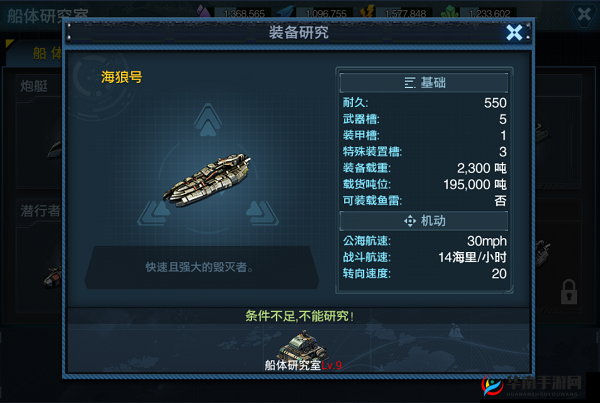This screenshot has height=403, width=600.
Task: Select the 海狼号 ship image
Action: click(209, 180)
